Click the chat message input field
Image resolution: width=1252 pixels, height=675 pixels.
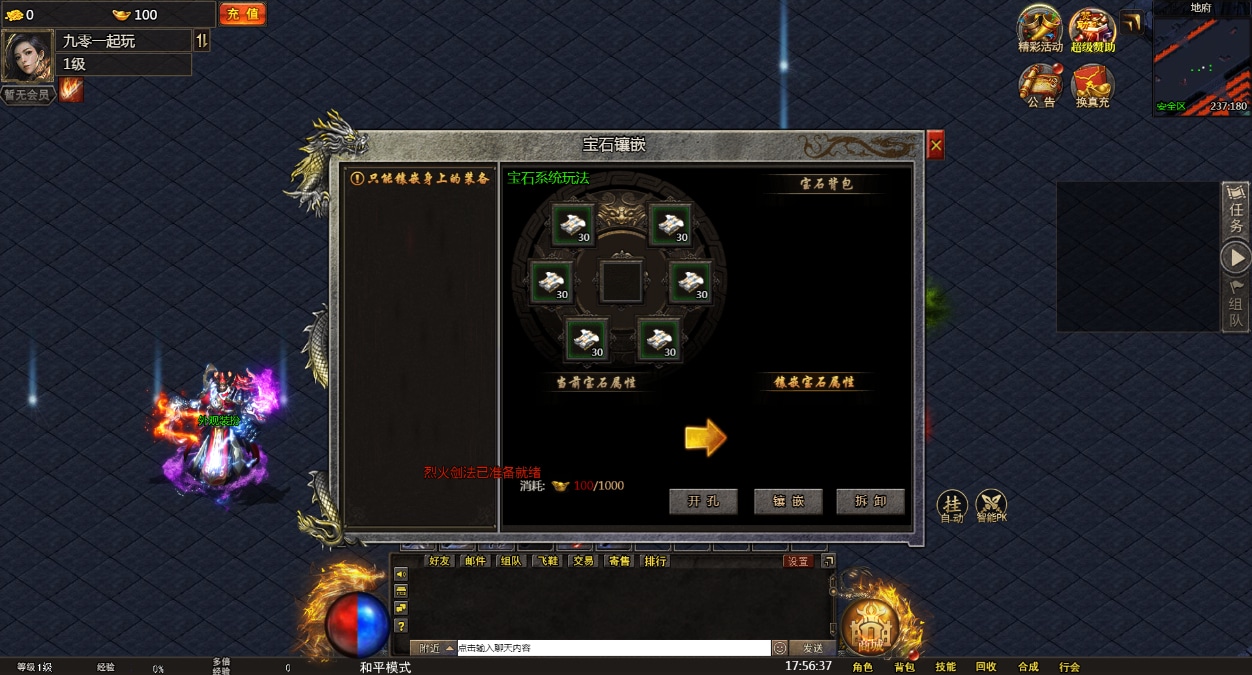click(x=613, y=648)
